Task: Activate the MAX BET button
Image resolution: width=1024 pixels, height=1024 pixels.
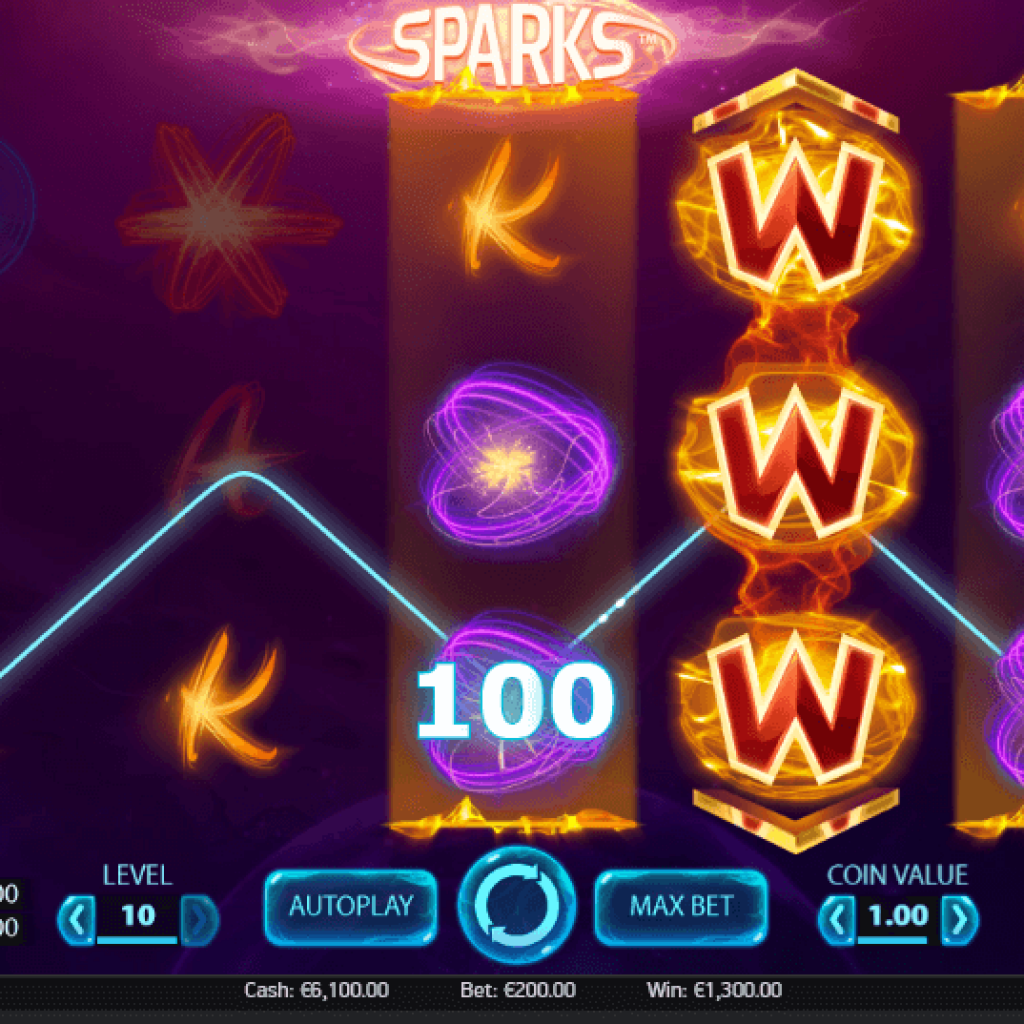Action: coord(682,907)
